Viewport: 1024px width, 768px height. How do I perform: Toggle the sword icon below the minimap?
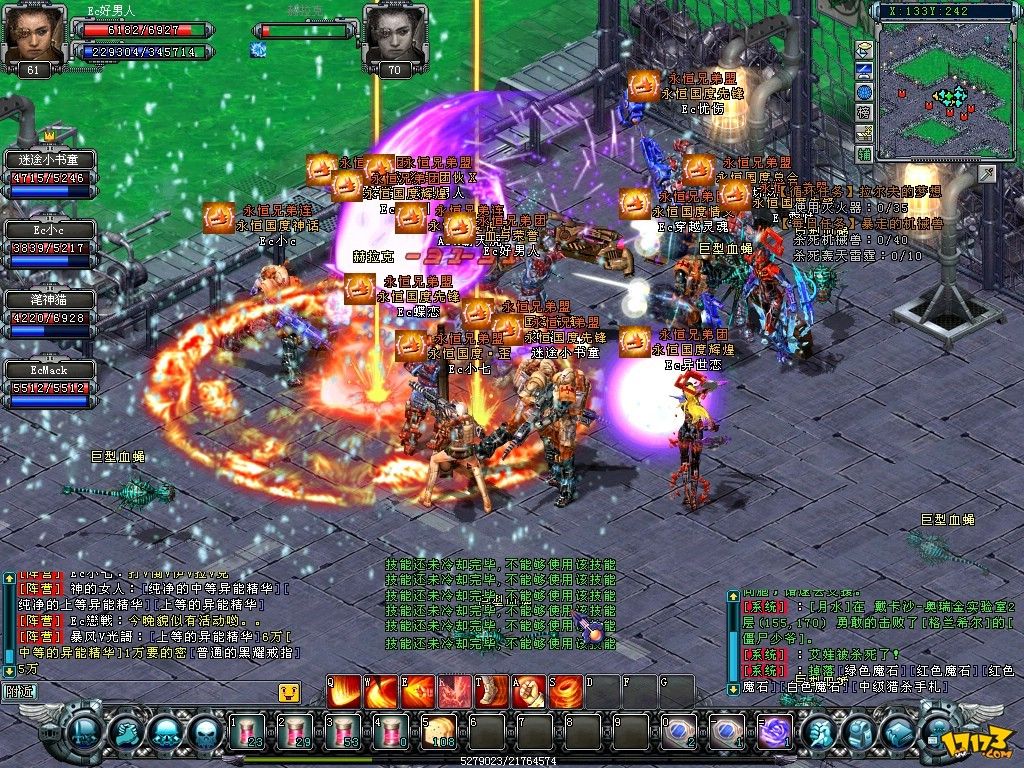tap(987, 175)
